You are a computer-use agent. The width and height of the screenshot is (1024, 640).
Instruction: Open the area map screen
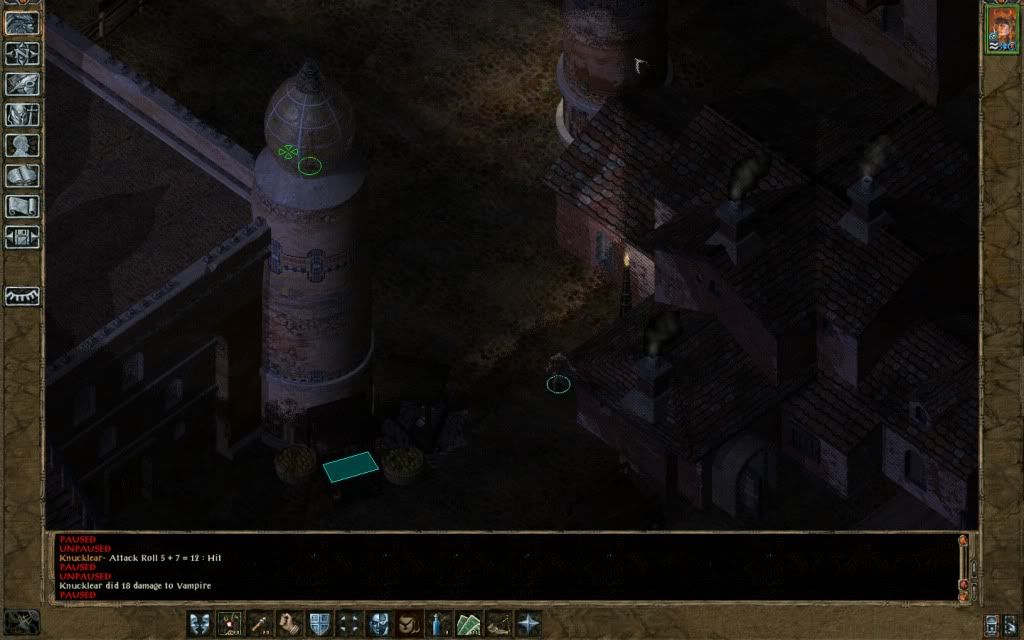[22, 53]
